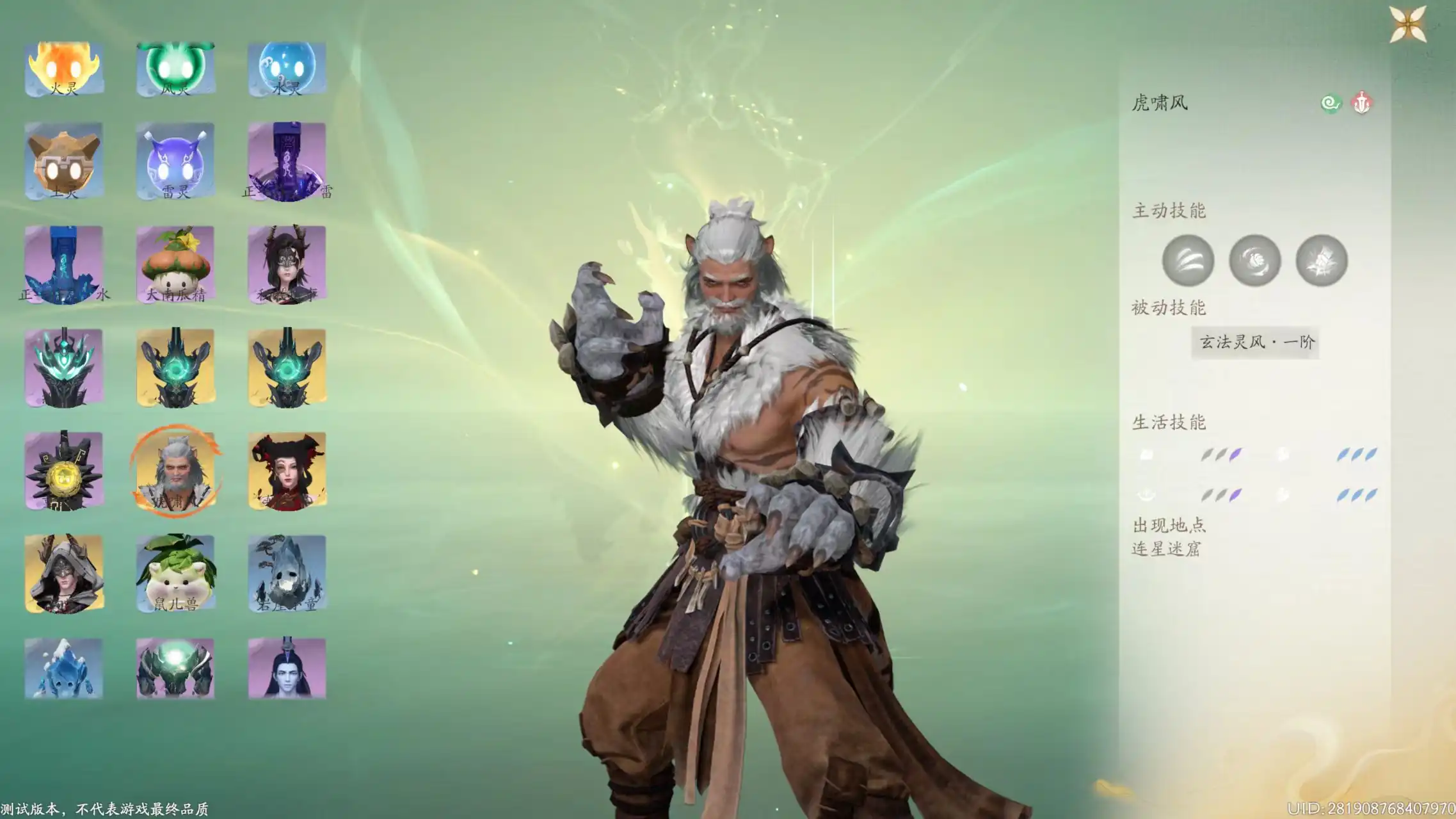Select the highlighted 虎啸风 portrait

(175, 471)
